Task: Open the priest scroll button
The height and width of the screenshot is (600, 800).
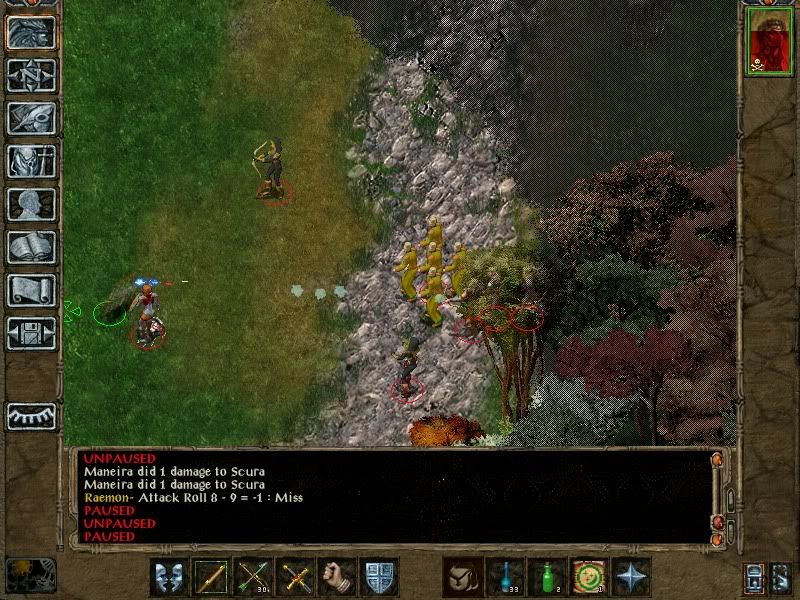Action: [31, 290]
